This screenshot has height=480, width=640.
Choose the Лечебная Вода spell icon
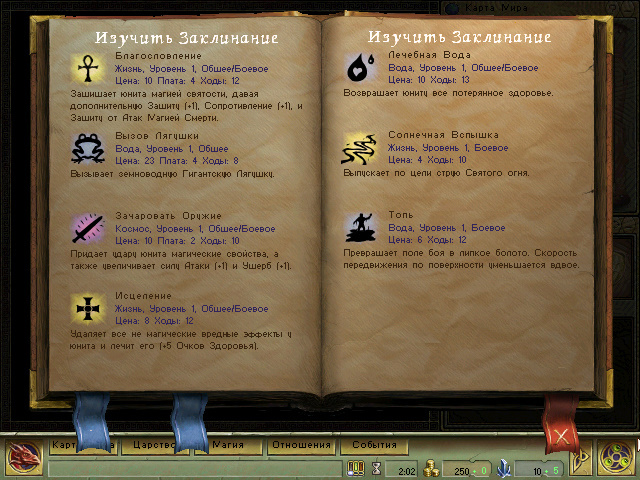(x=360, y=67)
